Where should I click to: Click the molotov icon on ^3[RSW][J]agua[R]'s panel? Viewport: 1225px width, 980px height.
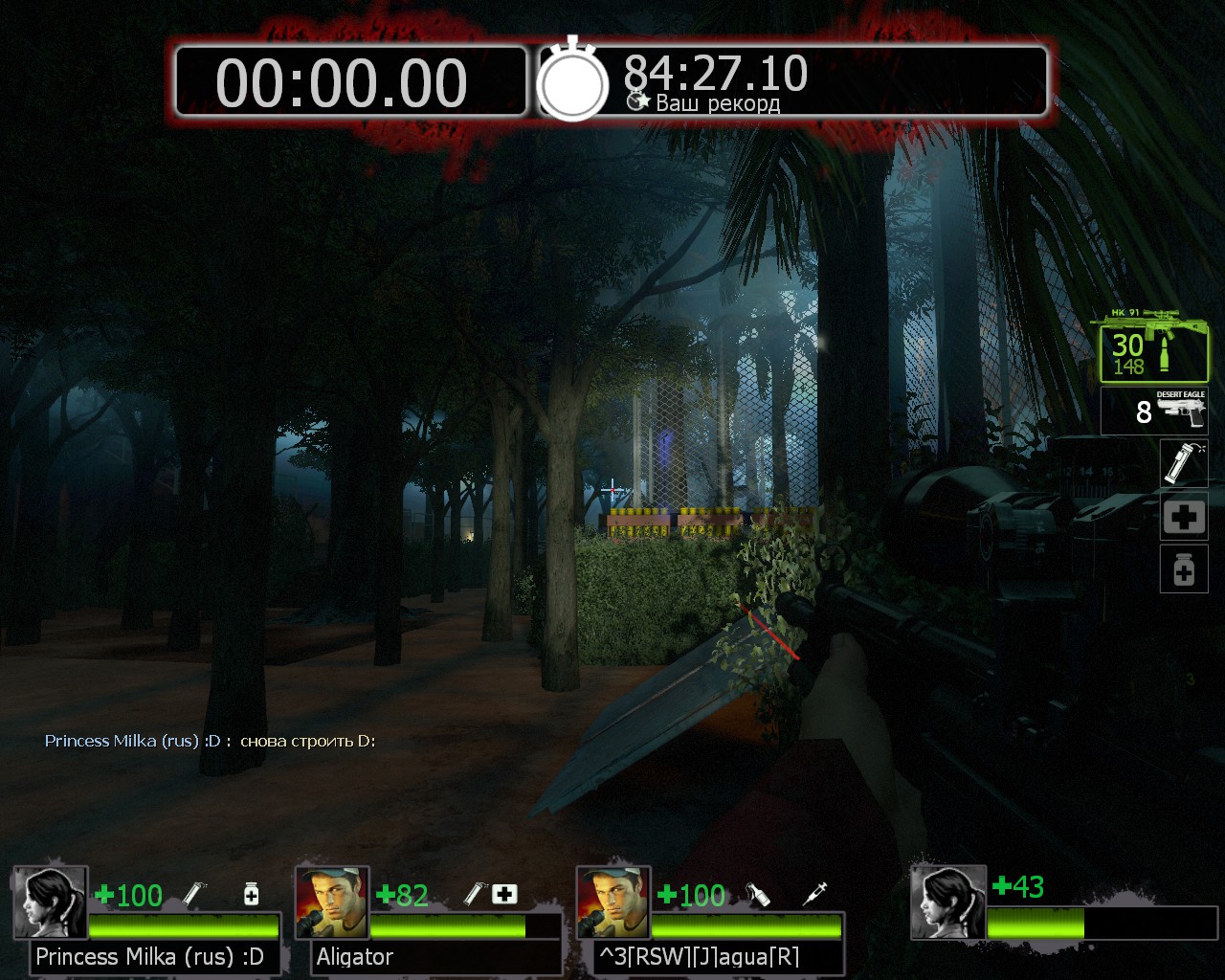[757, 894]
